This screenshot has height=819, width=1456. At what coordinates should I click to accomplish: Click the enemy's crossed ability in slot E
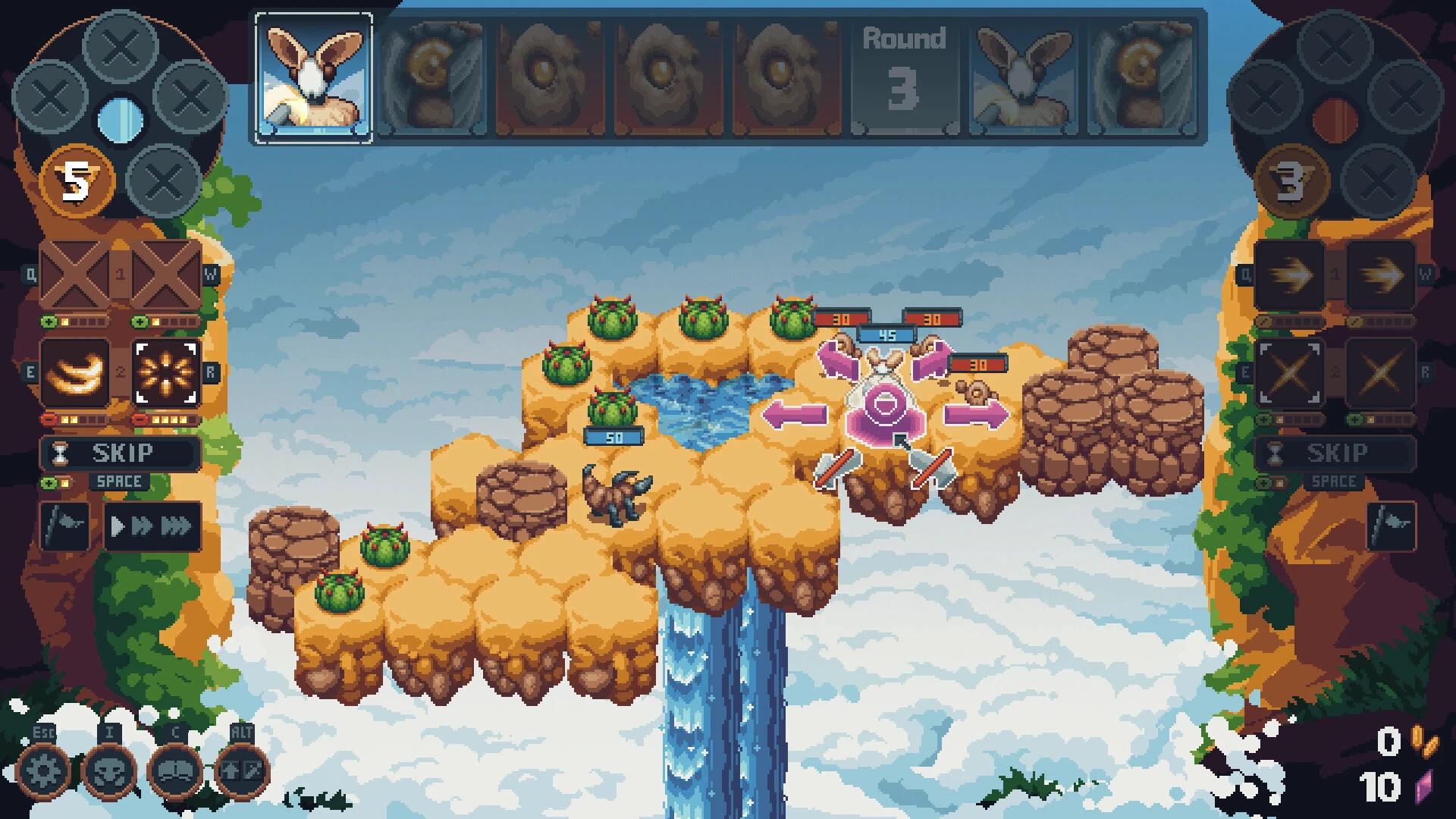(x=1289, y=371)
